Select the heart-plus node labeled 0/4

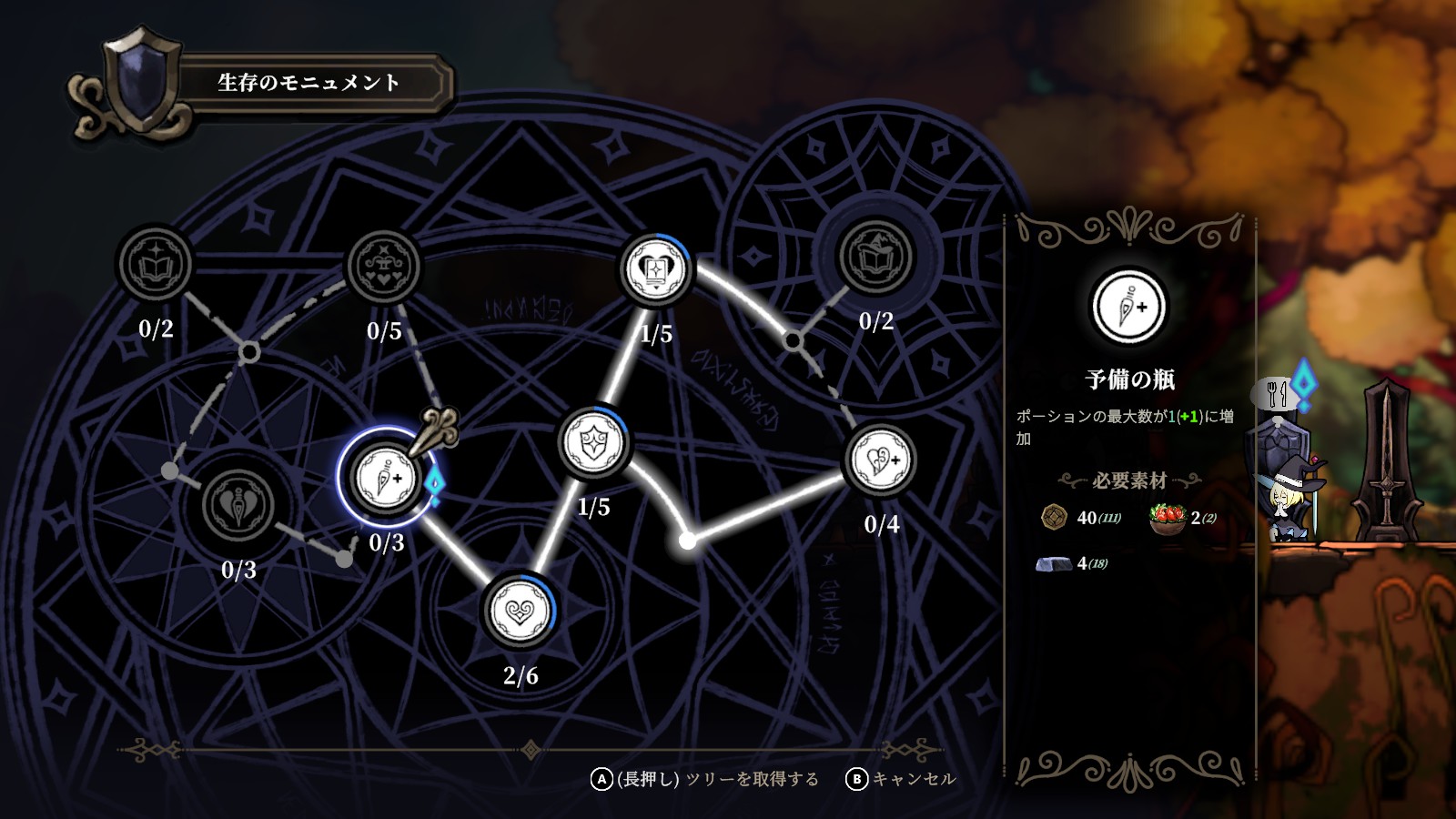[880, 460]
